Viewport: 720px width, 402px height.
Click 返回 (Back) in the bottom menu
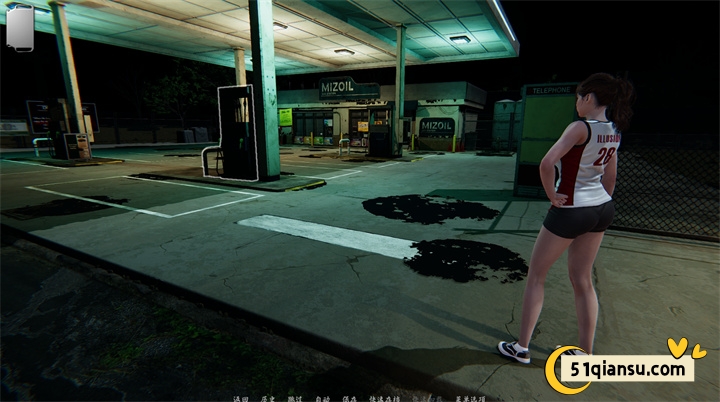[x=240, y=398]
